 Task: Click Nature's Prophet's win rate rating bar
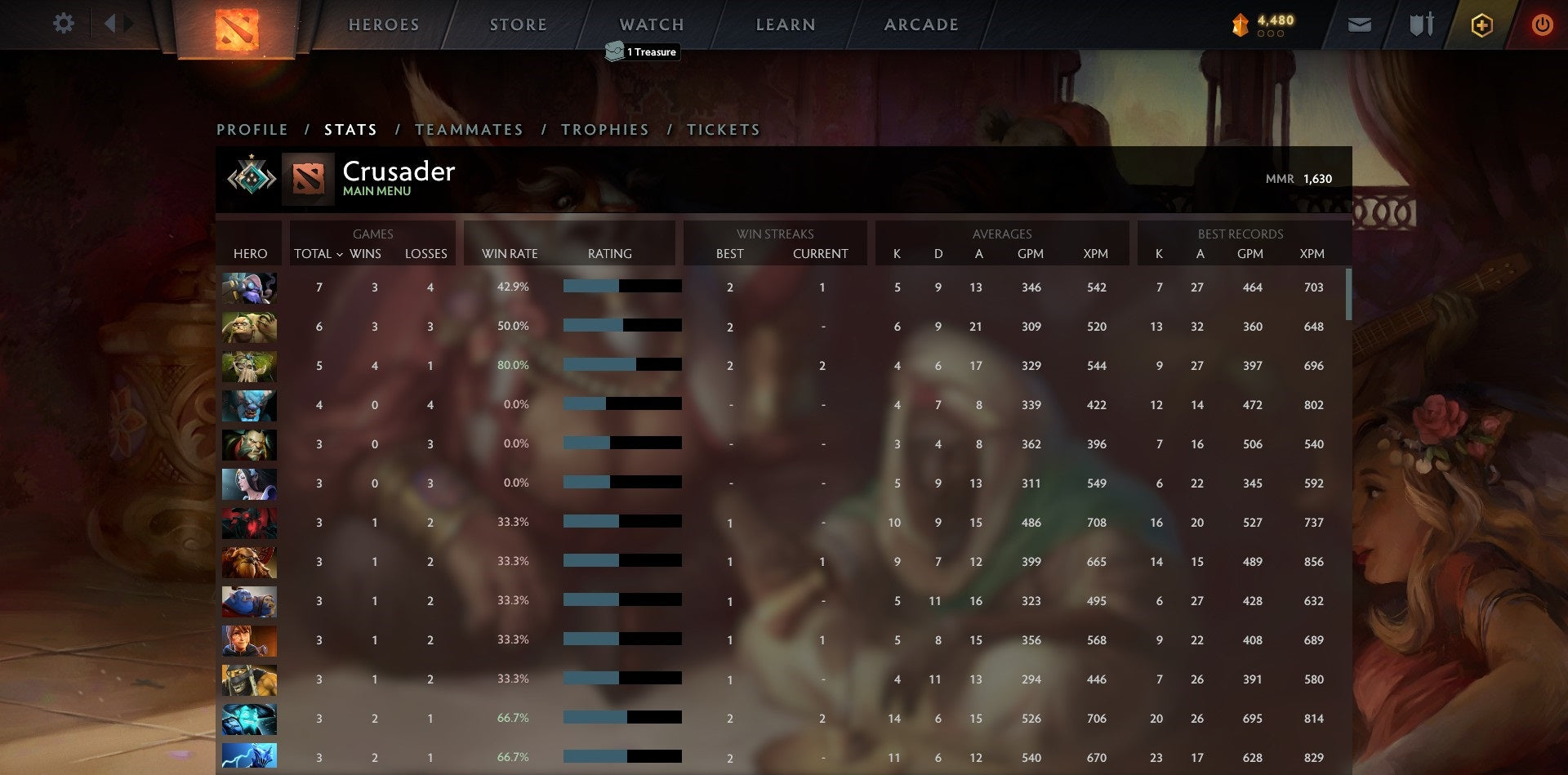621,365
